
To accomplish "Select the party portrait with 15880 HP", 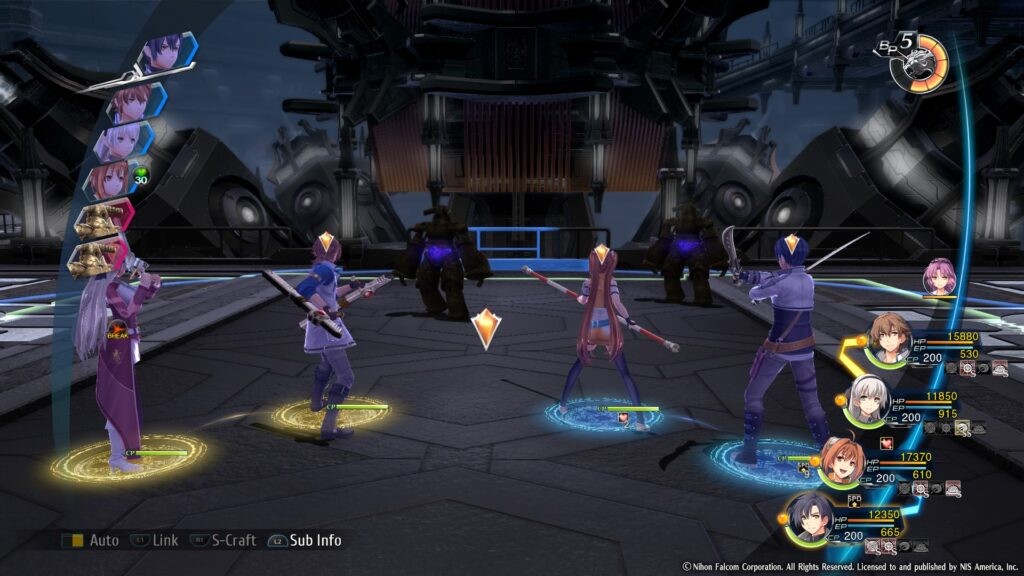I will click(x=887, y=340).
